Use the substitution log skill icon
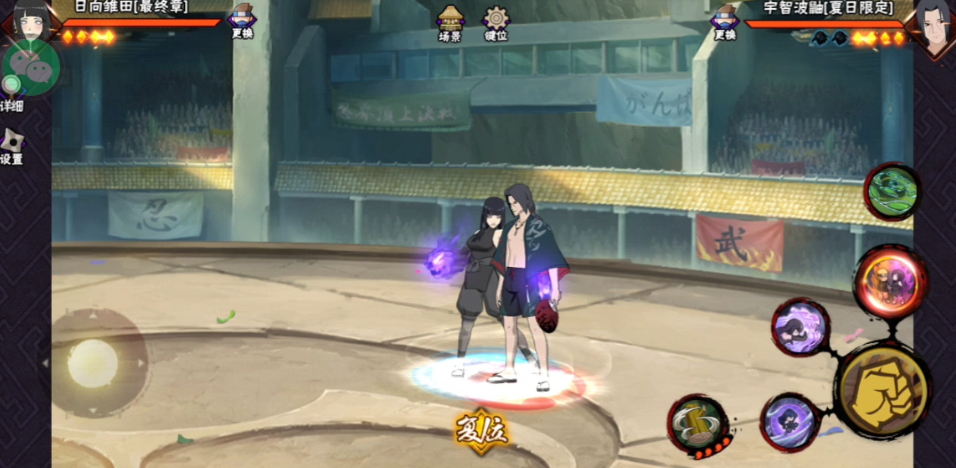 698,423
